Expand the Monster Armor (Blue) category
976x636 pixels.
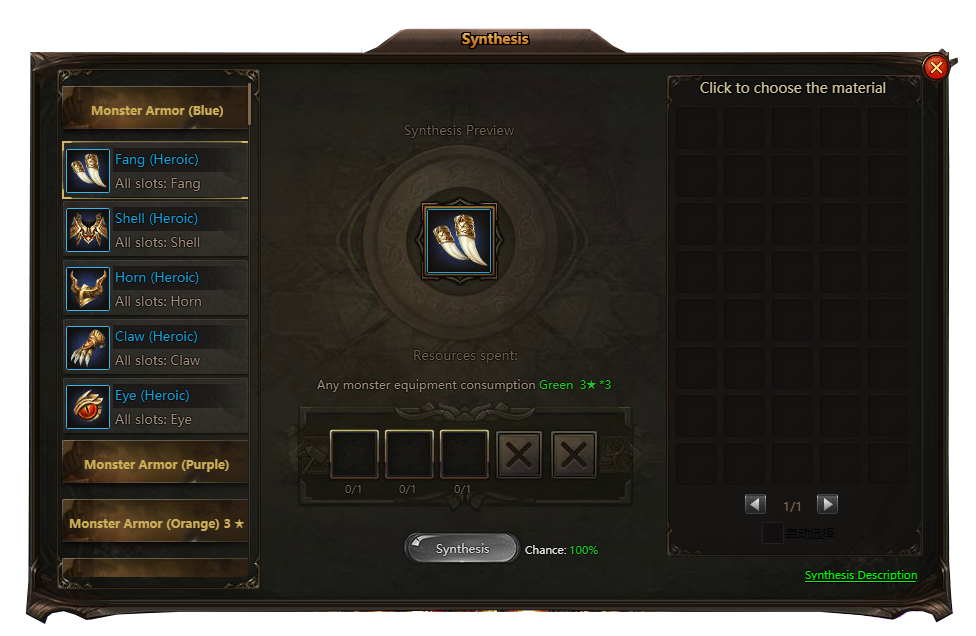pos(156,110)
